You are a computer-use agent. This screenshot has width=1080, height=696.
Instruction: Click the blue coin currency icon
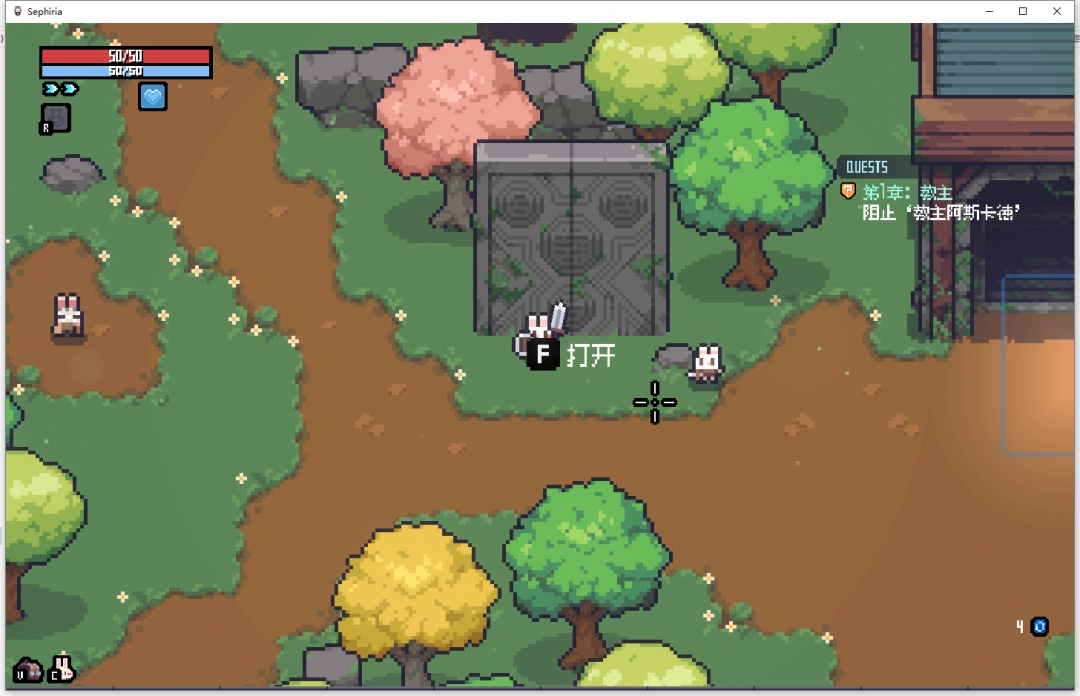coord(1040,627)
